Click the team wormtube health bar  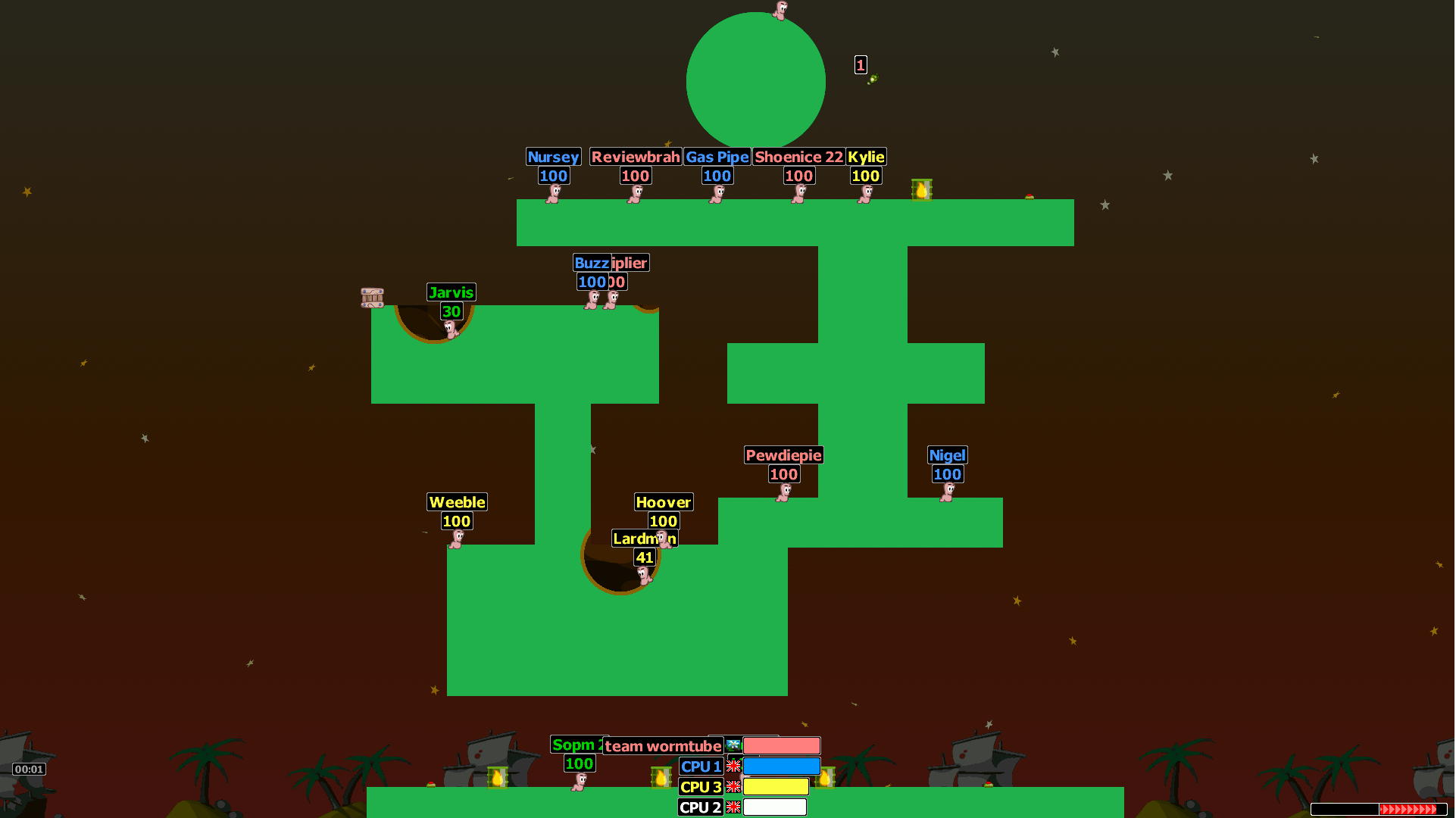point(781,745)
